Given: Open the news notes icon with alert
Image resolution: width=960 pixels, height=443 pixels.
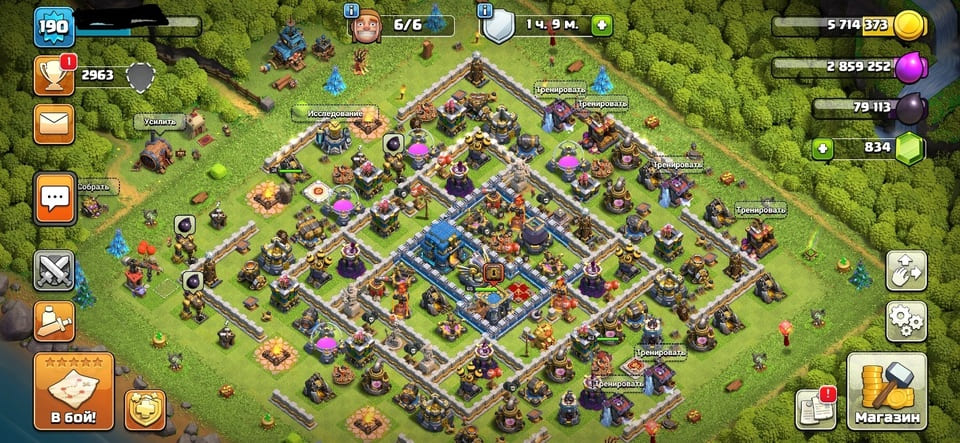Looking at the screenshot, I should (x=814, y=409).
